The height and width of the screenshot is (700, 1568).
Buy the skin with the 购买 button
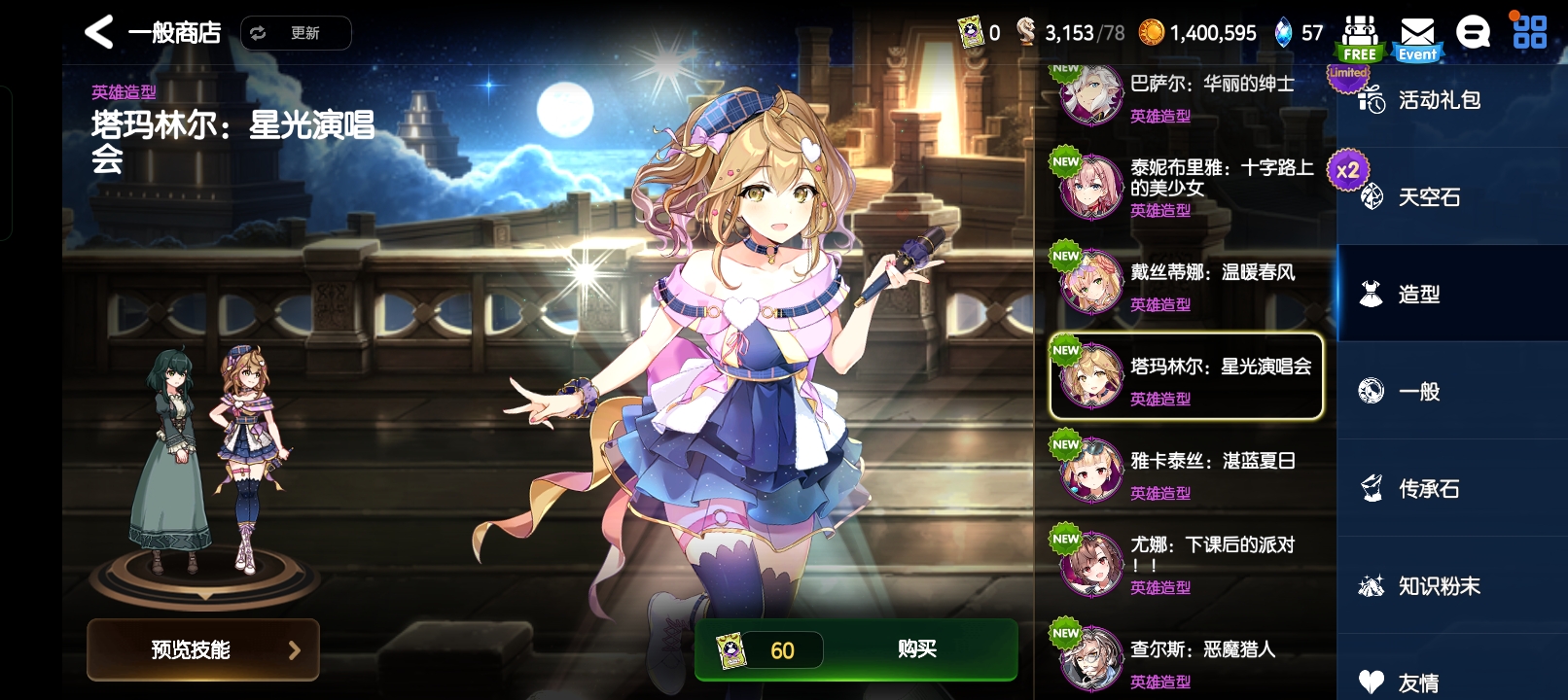916,648
